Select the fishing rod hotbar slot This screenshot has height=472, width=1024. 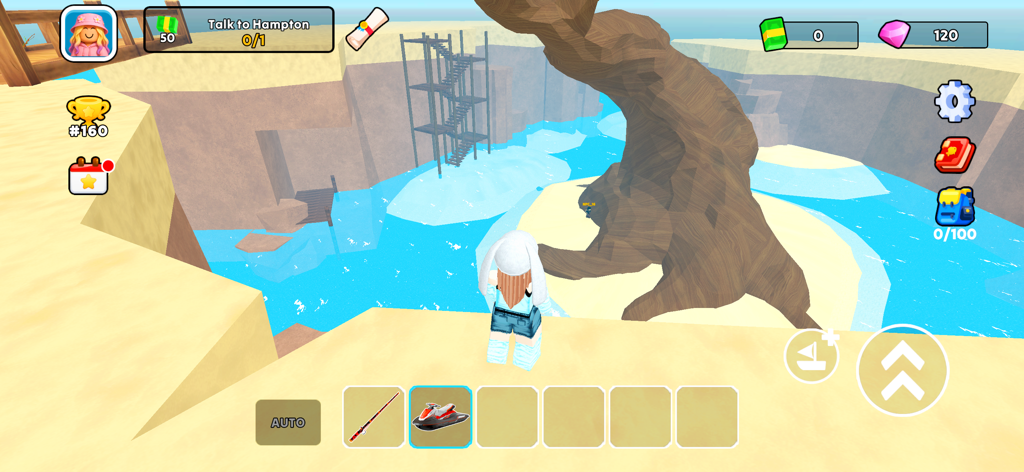coord(374,417)
